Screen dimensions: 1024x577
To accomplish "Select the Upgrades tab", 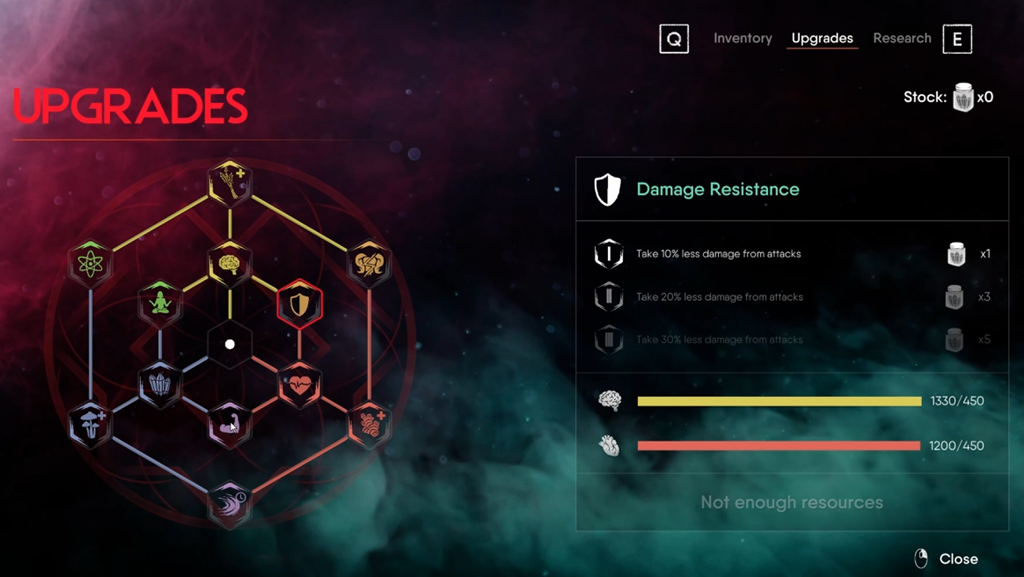I will point(822,38).
